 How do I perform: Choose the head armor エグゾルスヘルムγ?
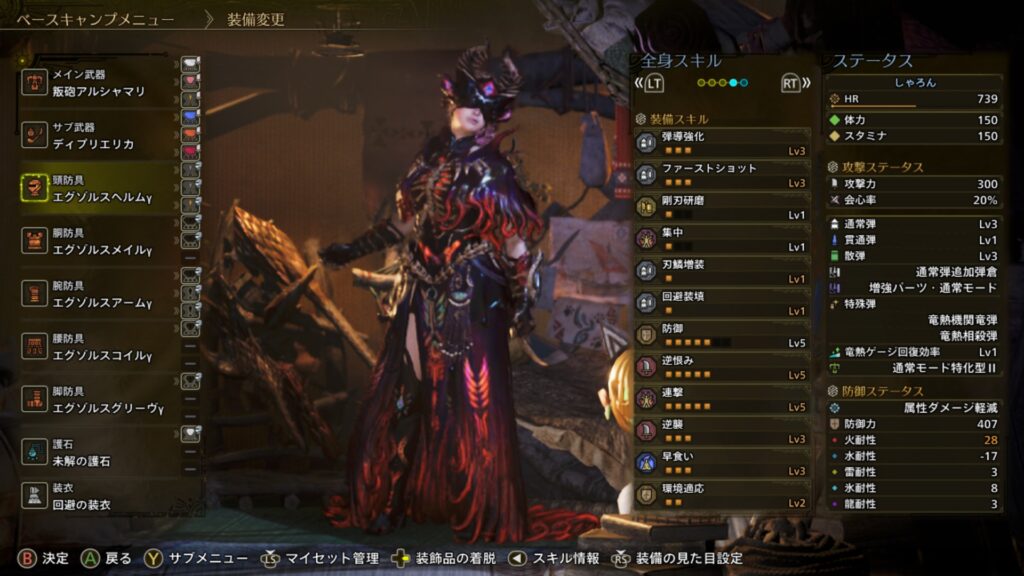coord(98,188)
